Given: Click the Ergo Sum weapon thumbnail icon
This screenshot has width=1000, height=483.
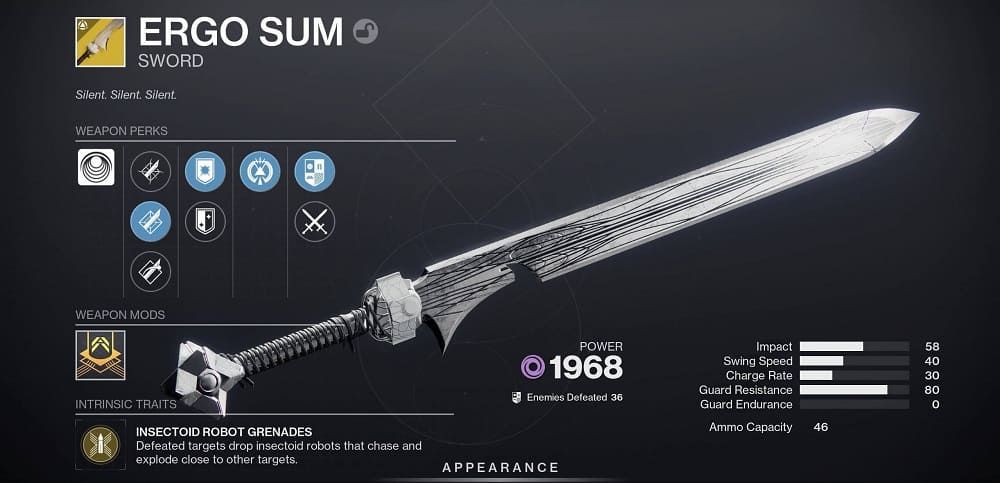Looking at the screenshot, I should tap(100, 42).
